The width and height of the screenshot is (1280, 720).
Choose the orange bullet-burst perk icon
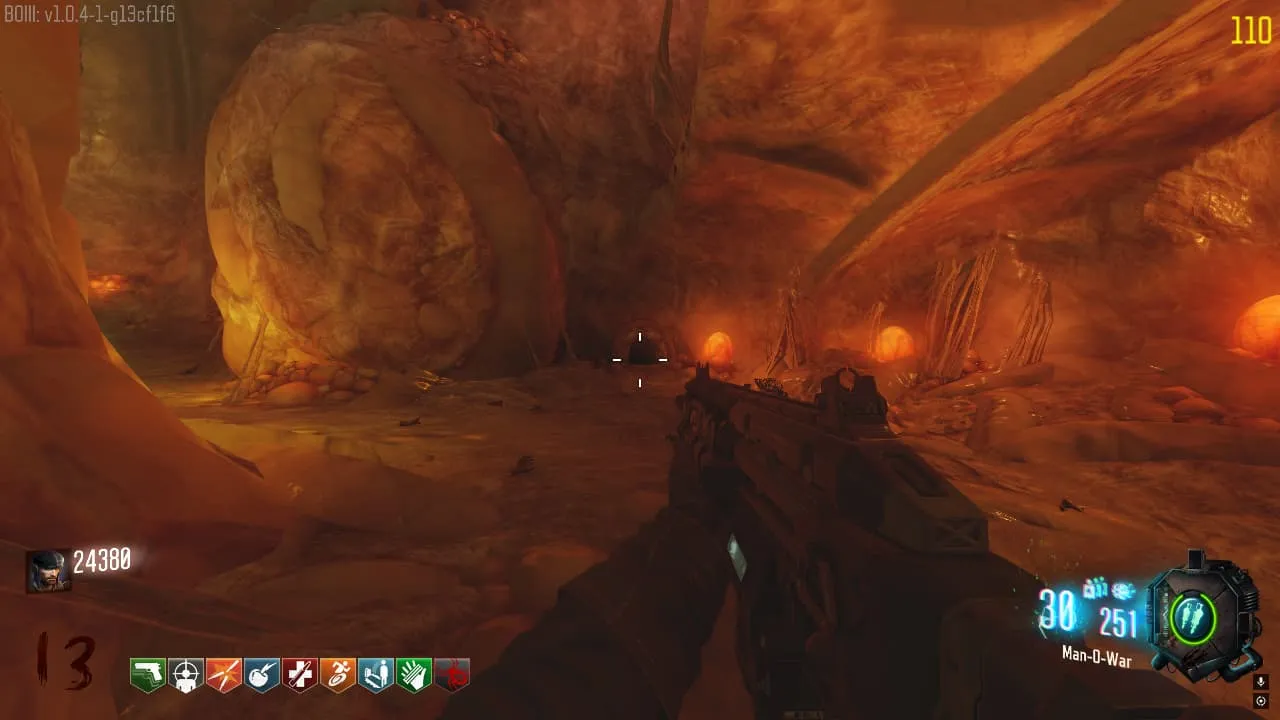click(x=224, y=675)
